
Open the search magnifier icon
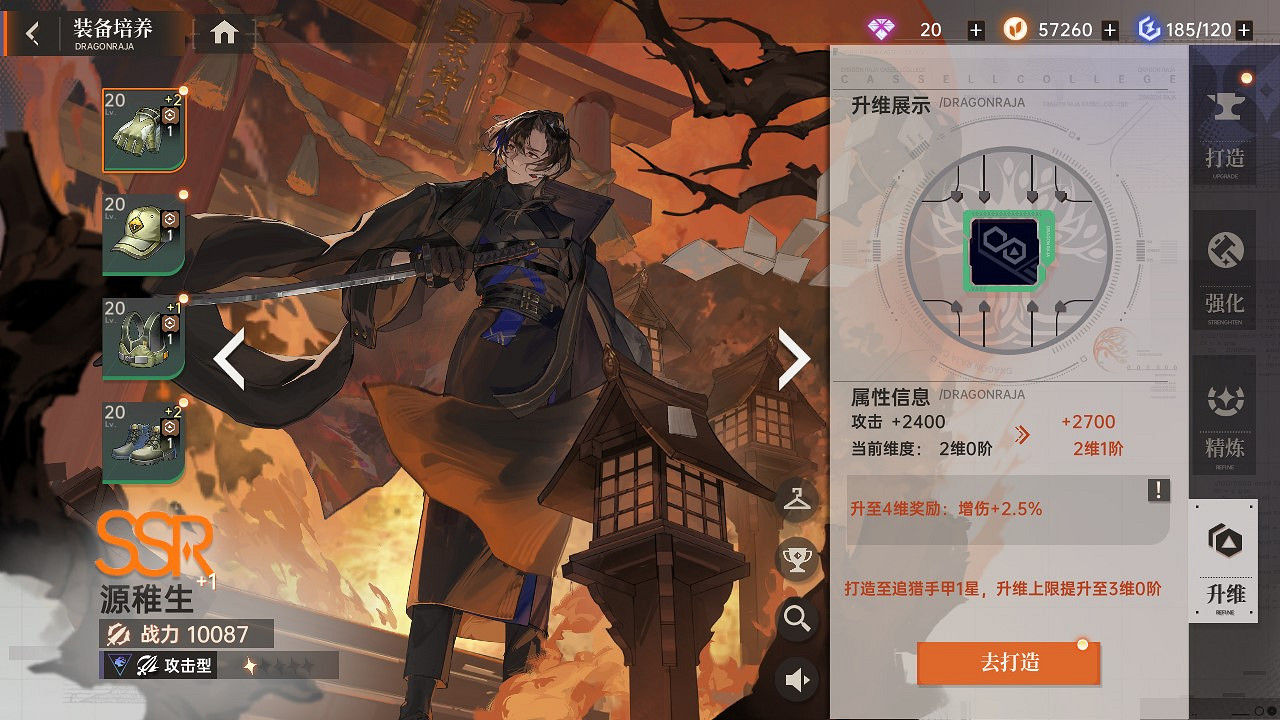[796, 619]
